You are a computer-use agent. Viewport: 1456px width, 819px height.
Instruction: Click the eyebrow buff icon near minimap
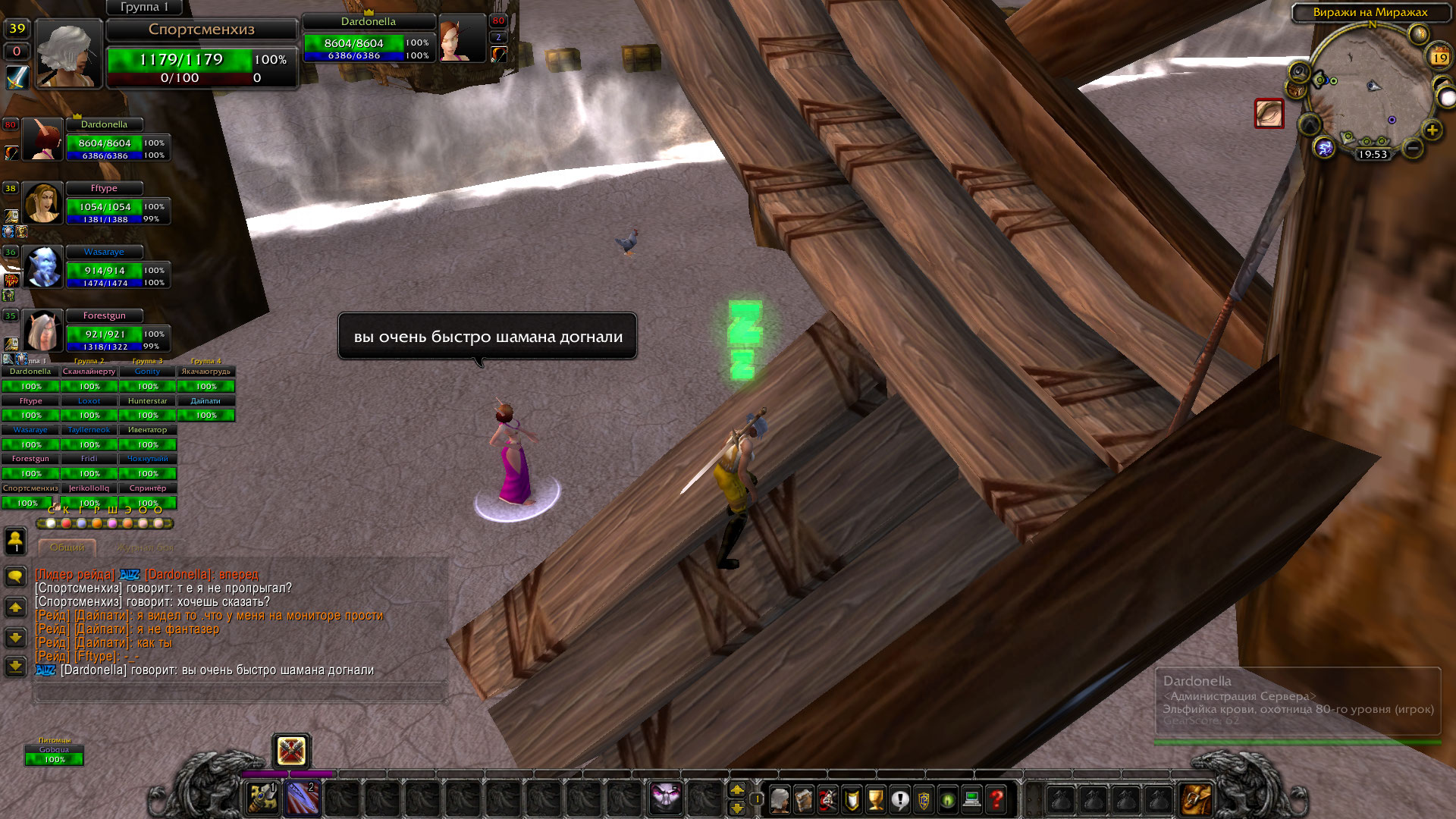click(x=1269, y=114)
